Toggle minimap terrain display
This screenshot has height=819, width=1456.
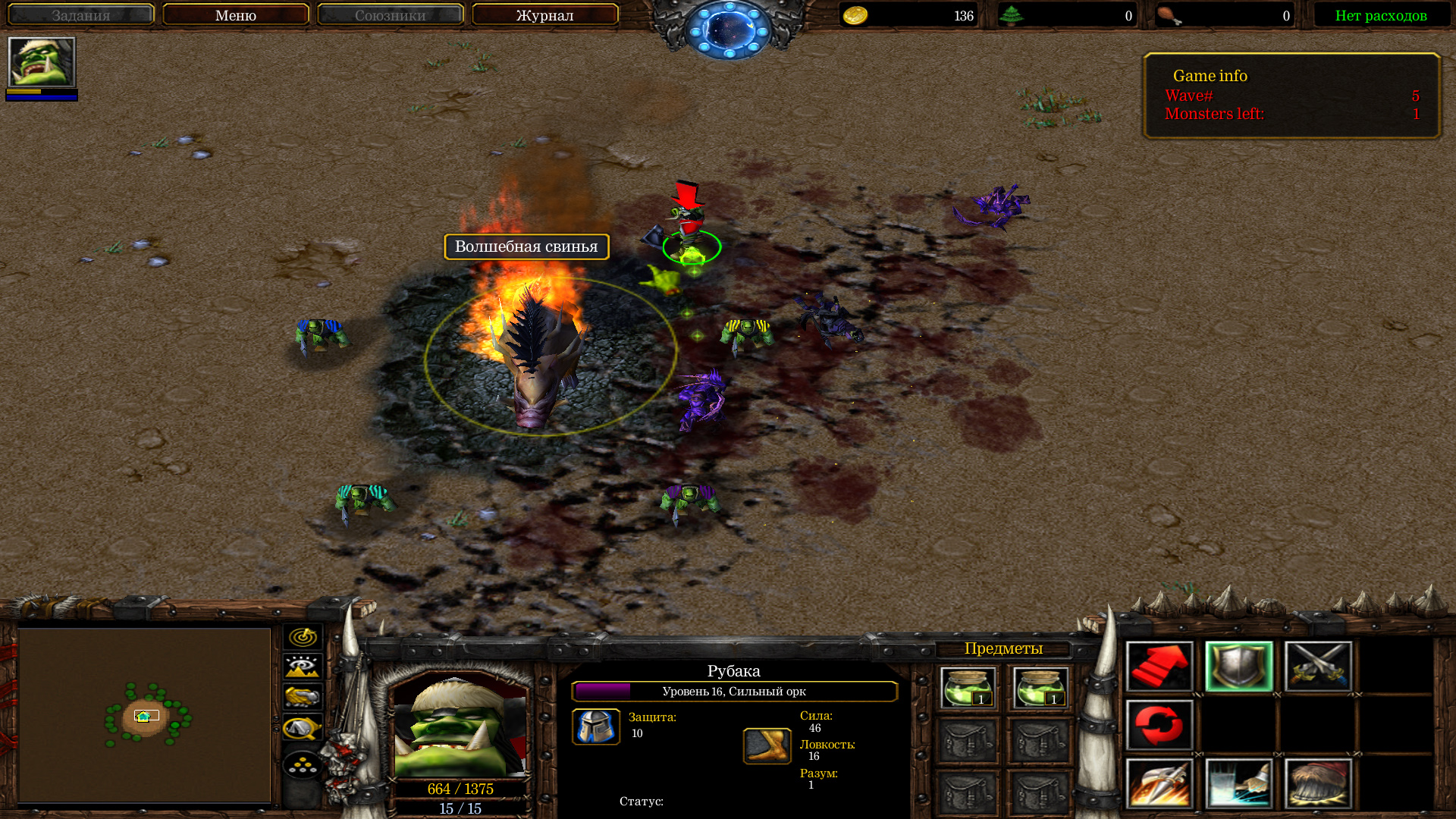coord(303,667)
